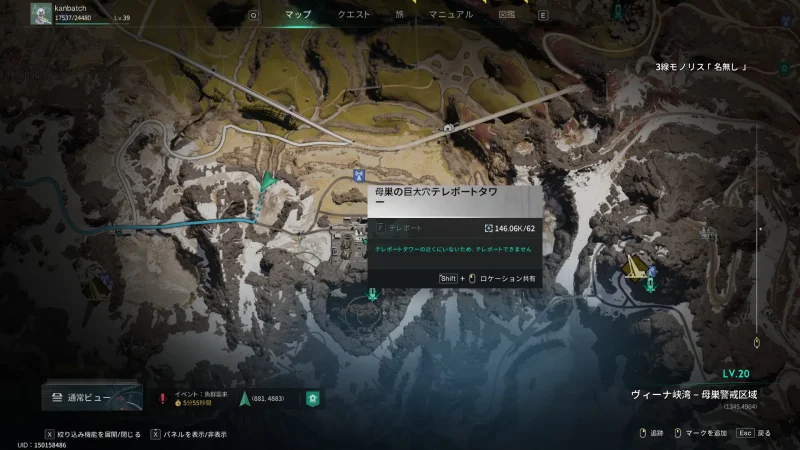Open the 魚群襲来 event alert icon
Image resolution: width=800 pixels, height=450 pixels.
(x=162, y=398)
